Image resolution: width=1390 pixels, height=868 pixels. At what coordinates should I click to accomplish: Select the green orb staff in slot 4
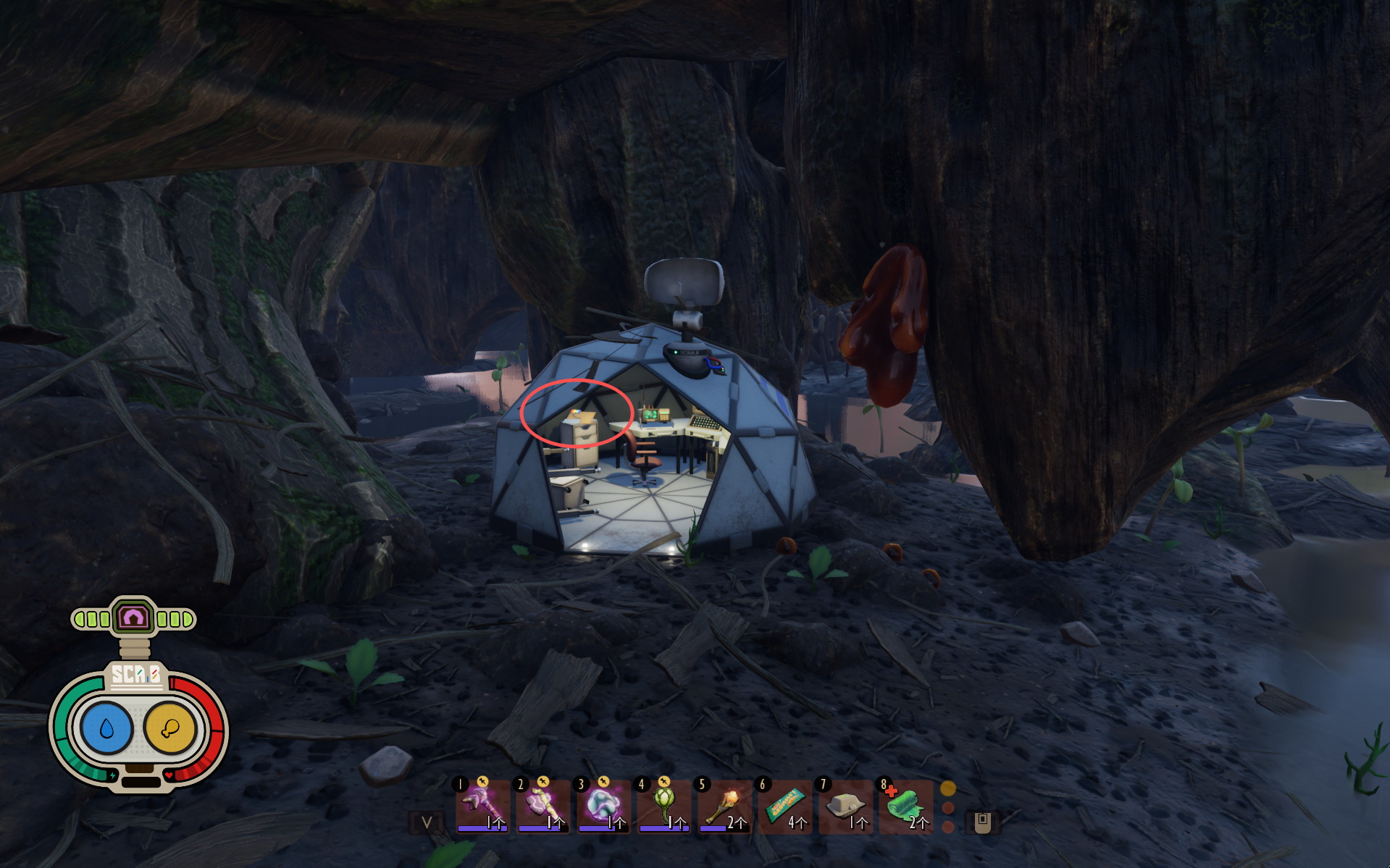point(663,805)
